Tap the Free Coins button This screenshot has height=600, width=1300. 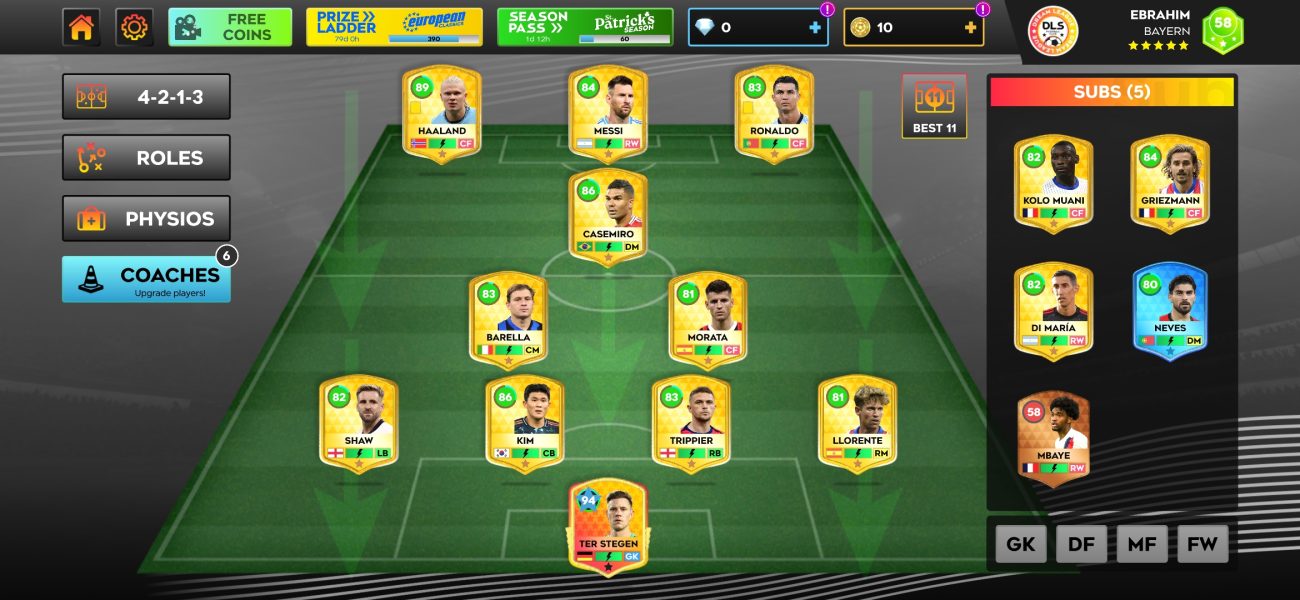[230, 27]
